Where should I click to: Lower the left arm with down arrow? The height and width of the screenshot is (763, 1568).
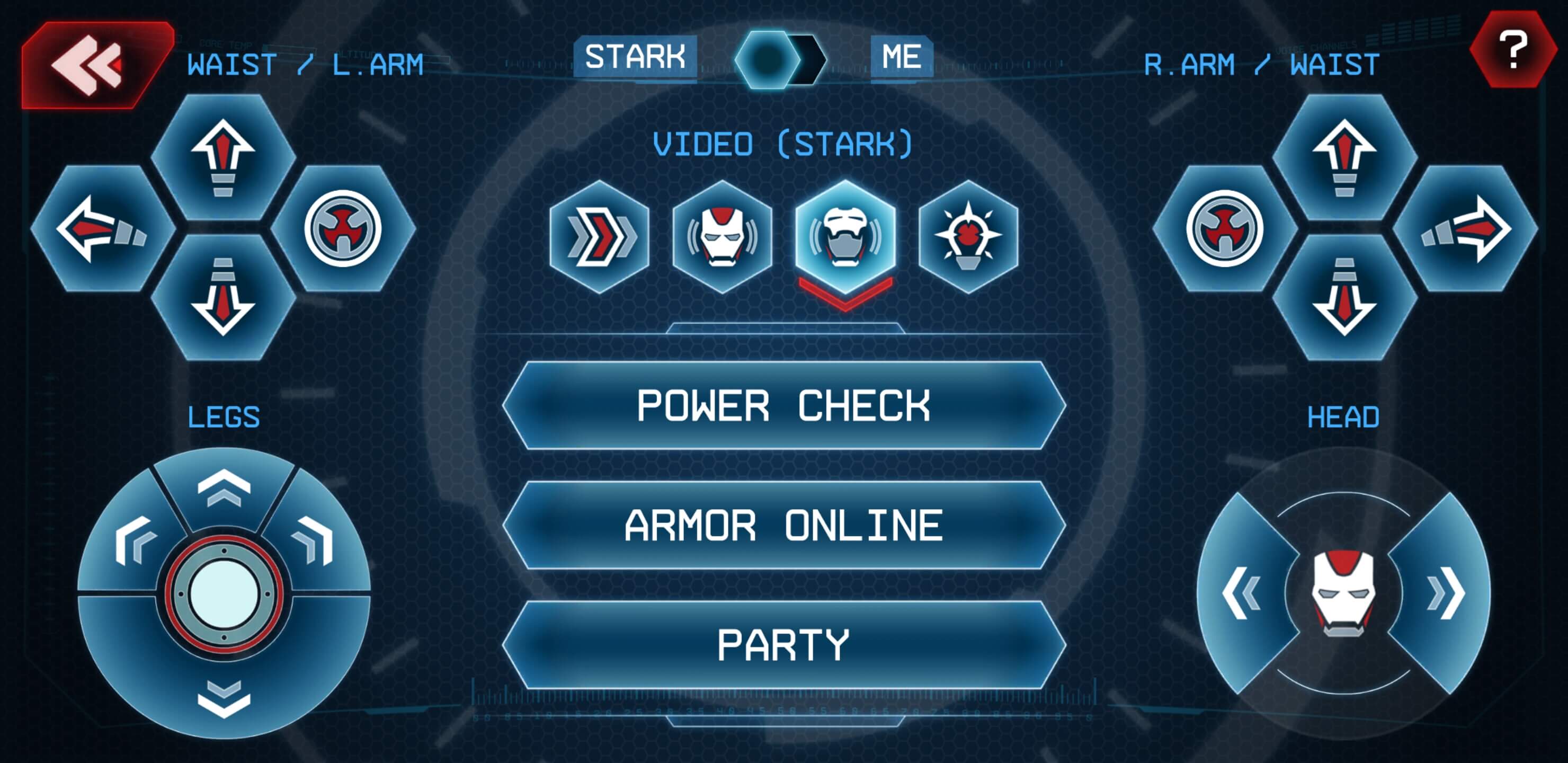coord(223,297)
